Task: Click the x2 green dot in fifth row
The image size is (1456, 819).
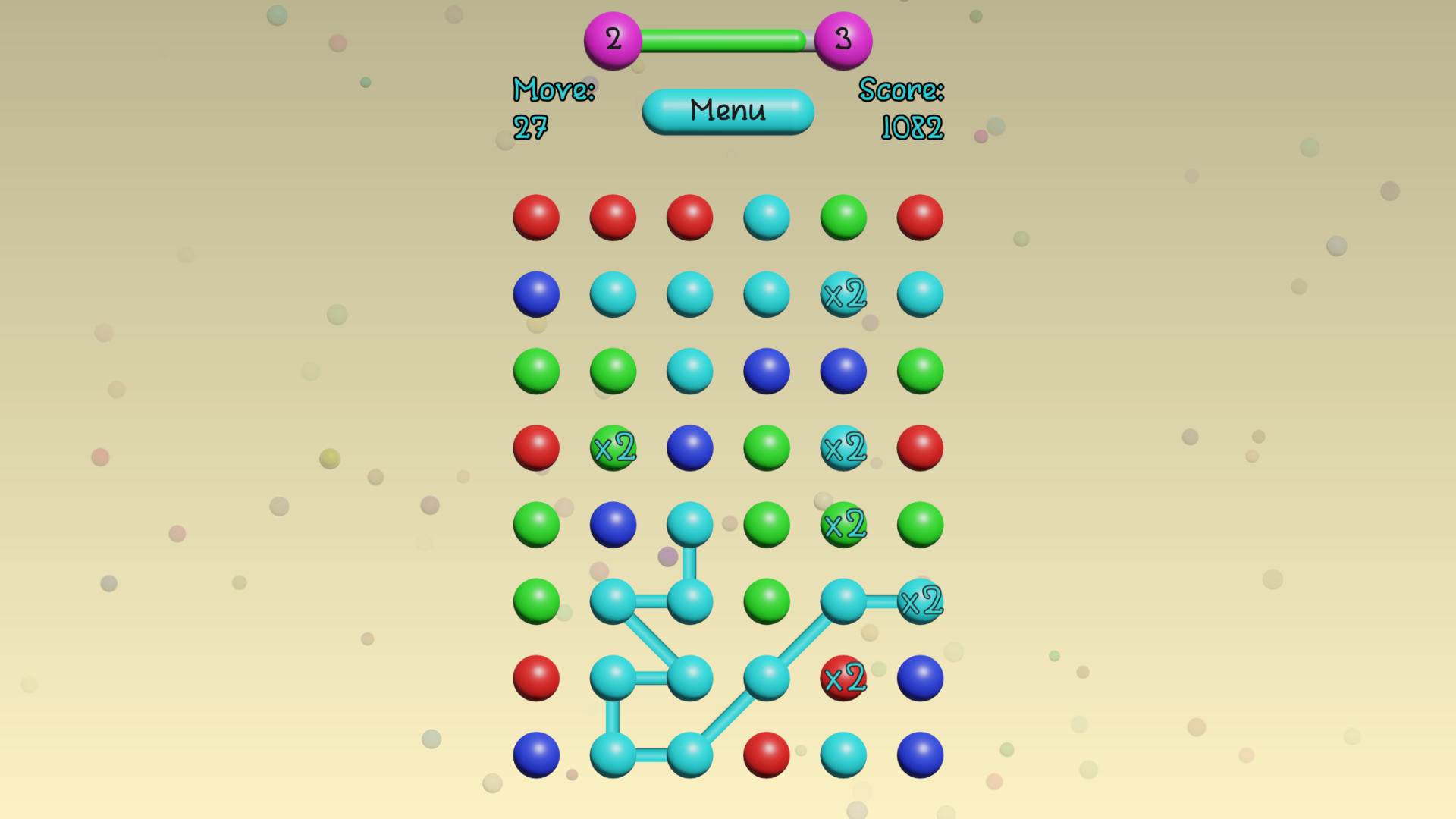Action: coord(843,524)
